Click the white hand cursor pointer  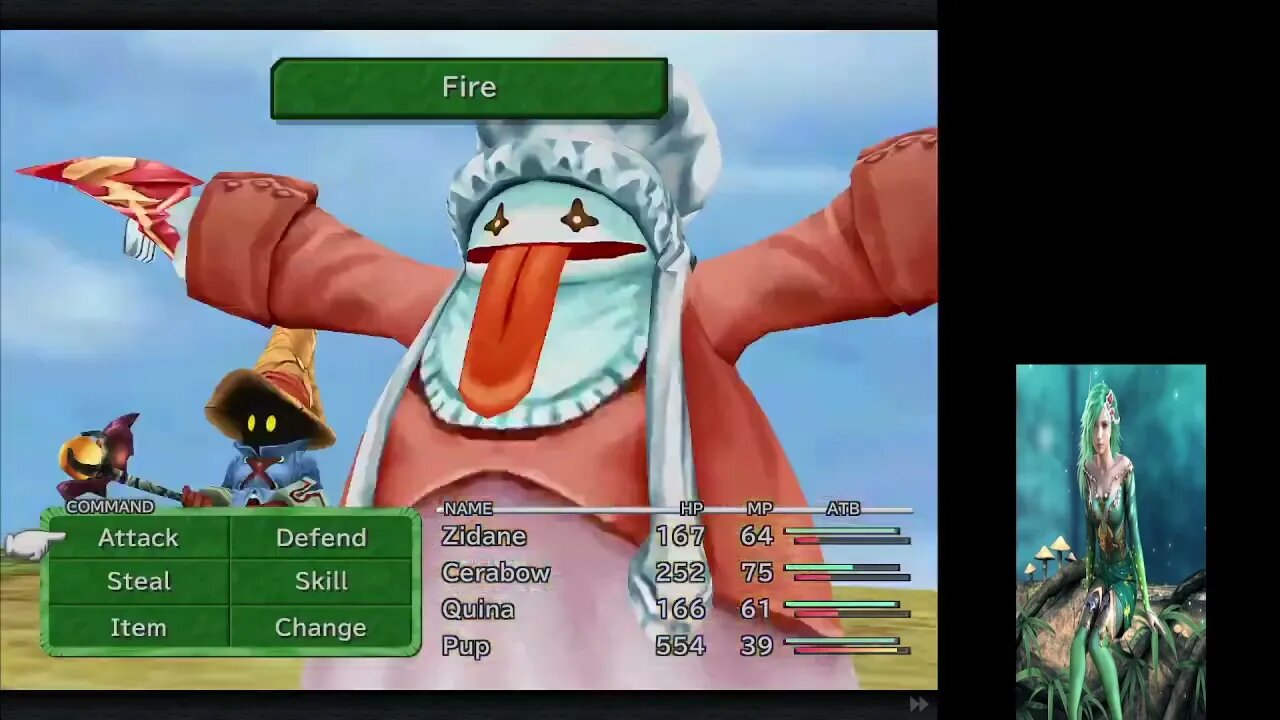click(30, 540)
